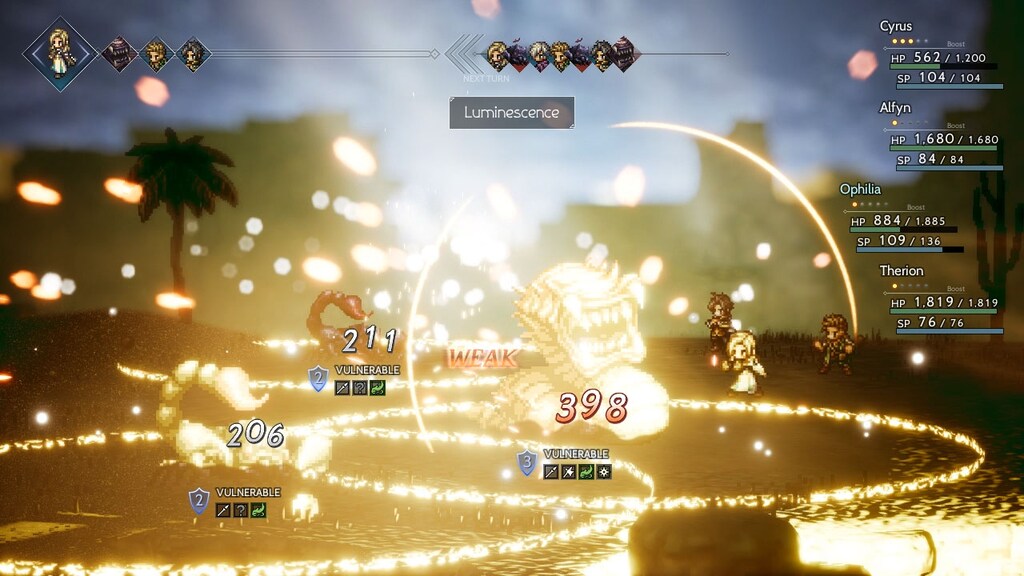Click the shield counter showing 3

coord(527,462)
